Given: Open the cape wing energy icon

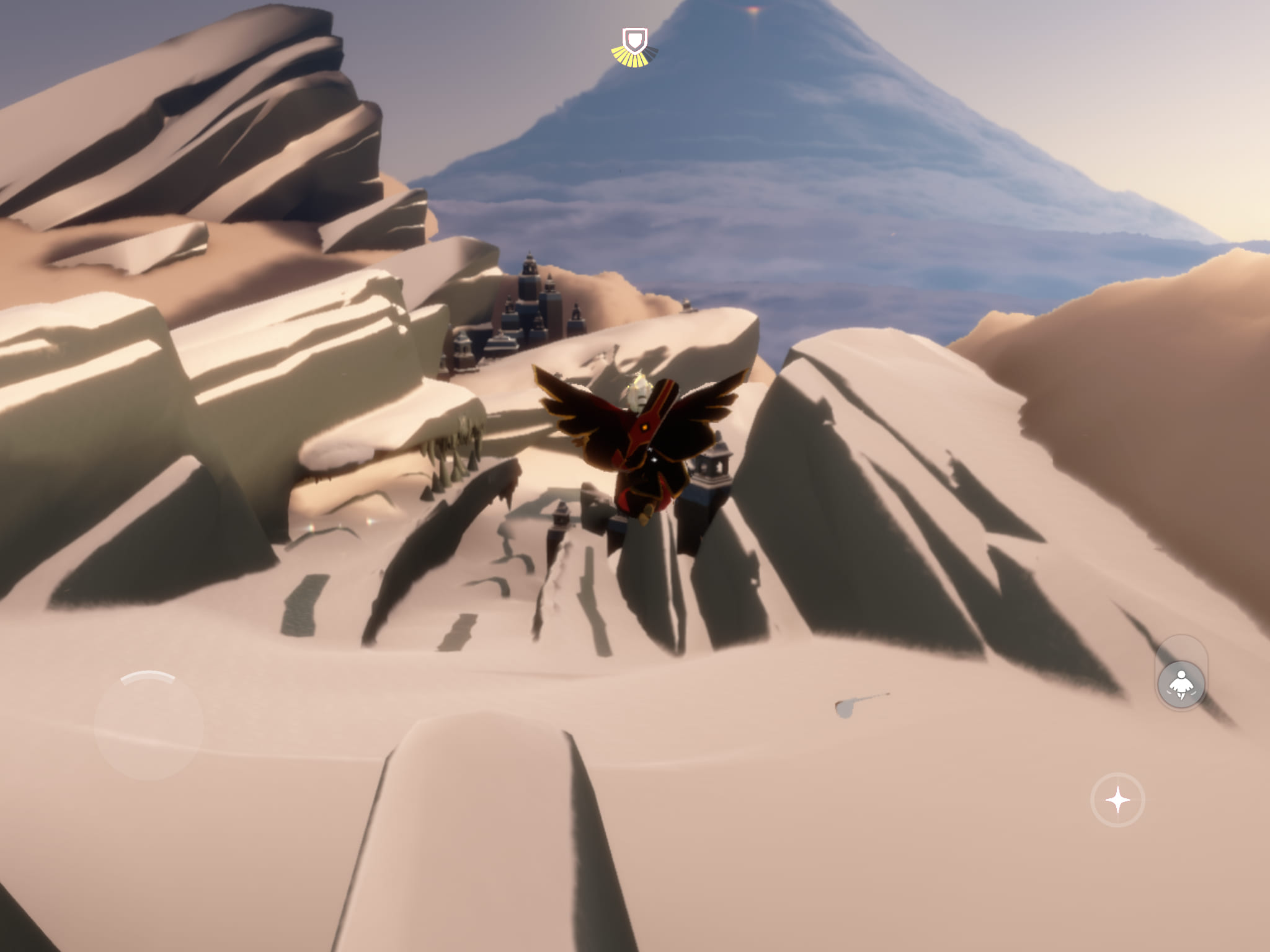Looking at the screenshot, I should pyautogui.click(x=634, y=47).
